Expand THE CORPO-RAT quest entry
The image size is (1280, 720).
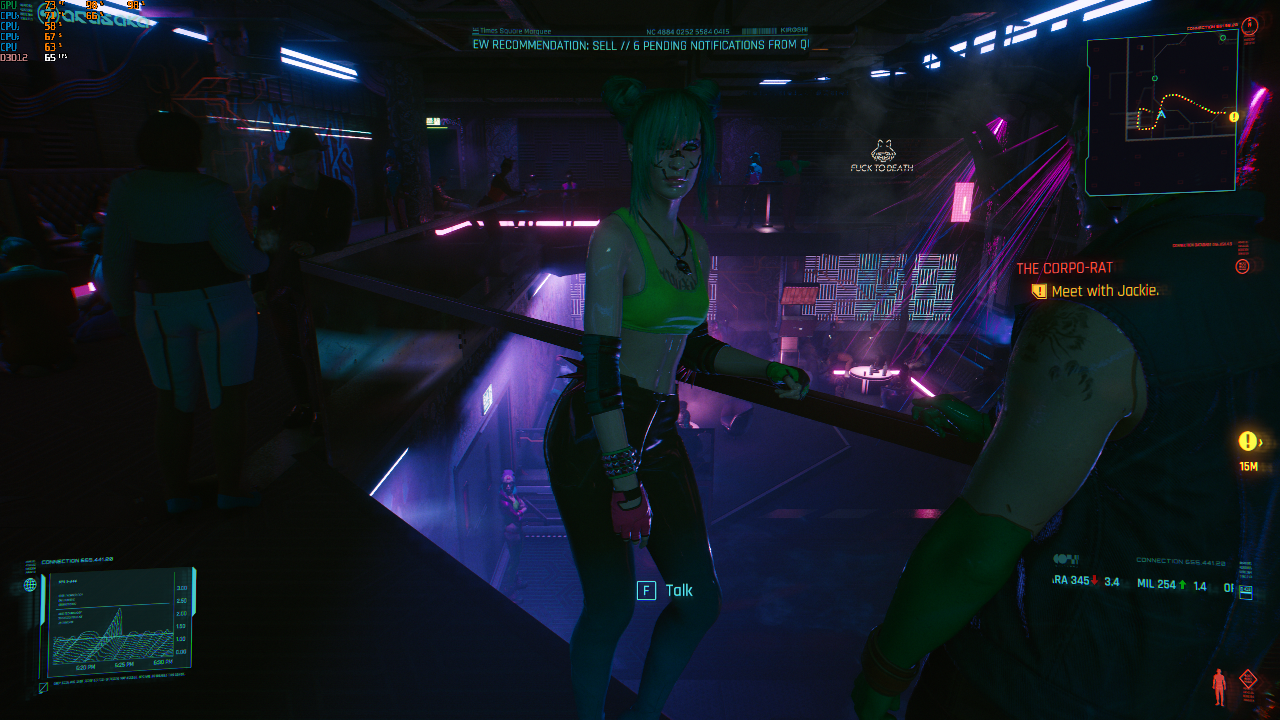[x=1064, y=267]
